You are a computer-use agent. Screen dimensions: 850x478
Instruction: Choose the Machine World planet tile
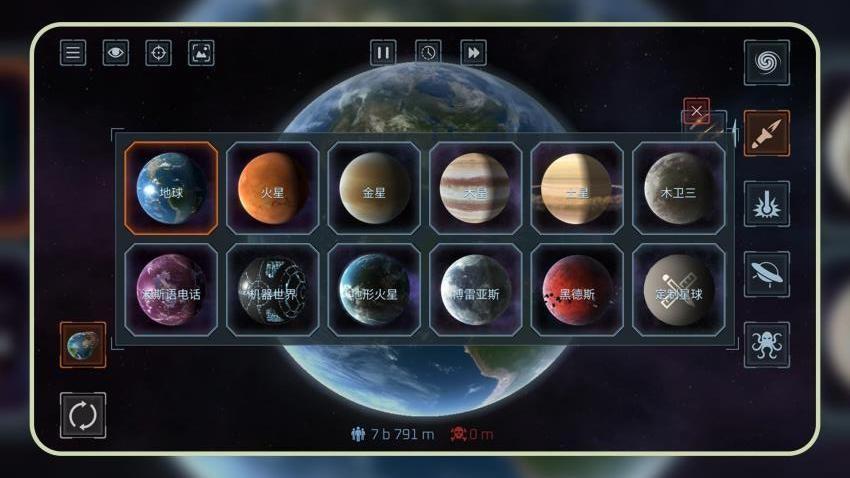point(273,290)
